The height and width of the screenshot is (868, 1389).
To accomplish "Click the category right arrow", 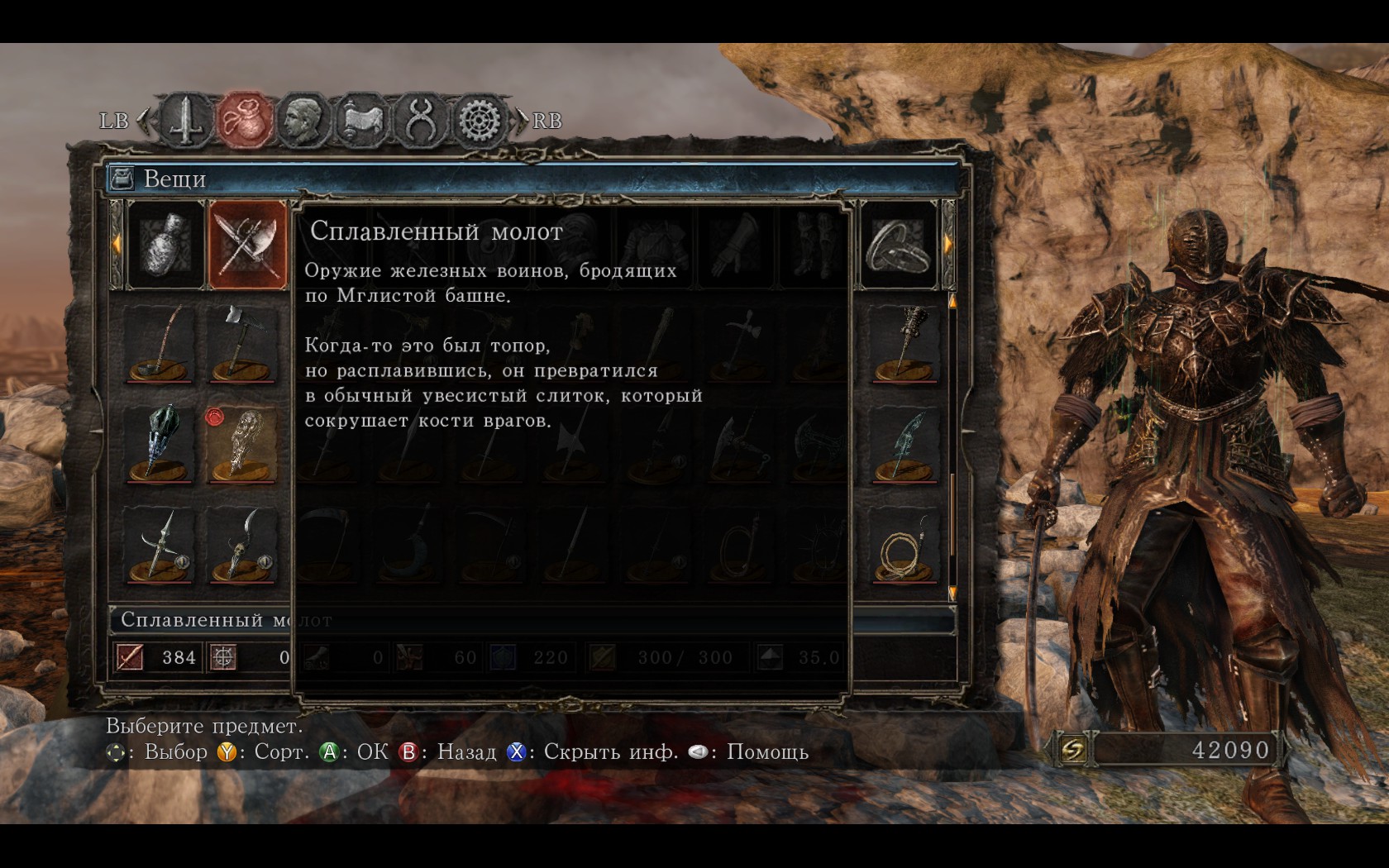I will 947,244.
